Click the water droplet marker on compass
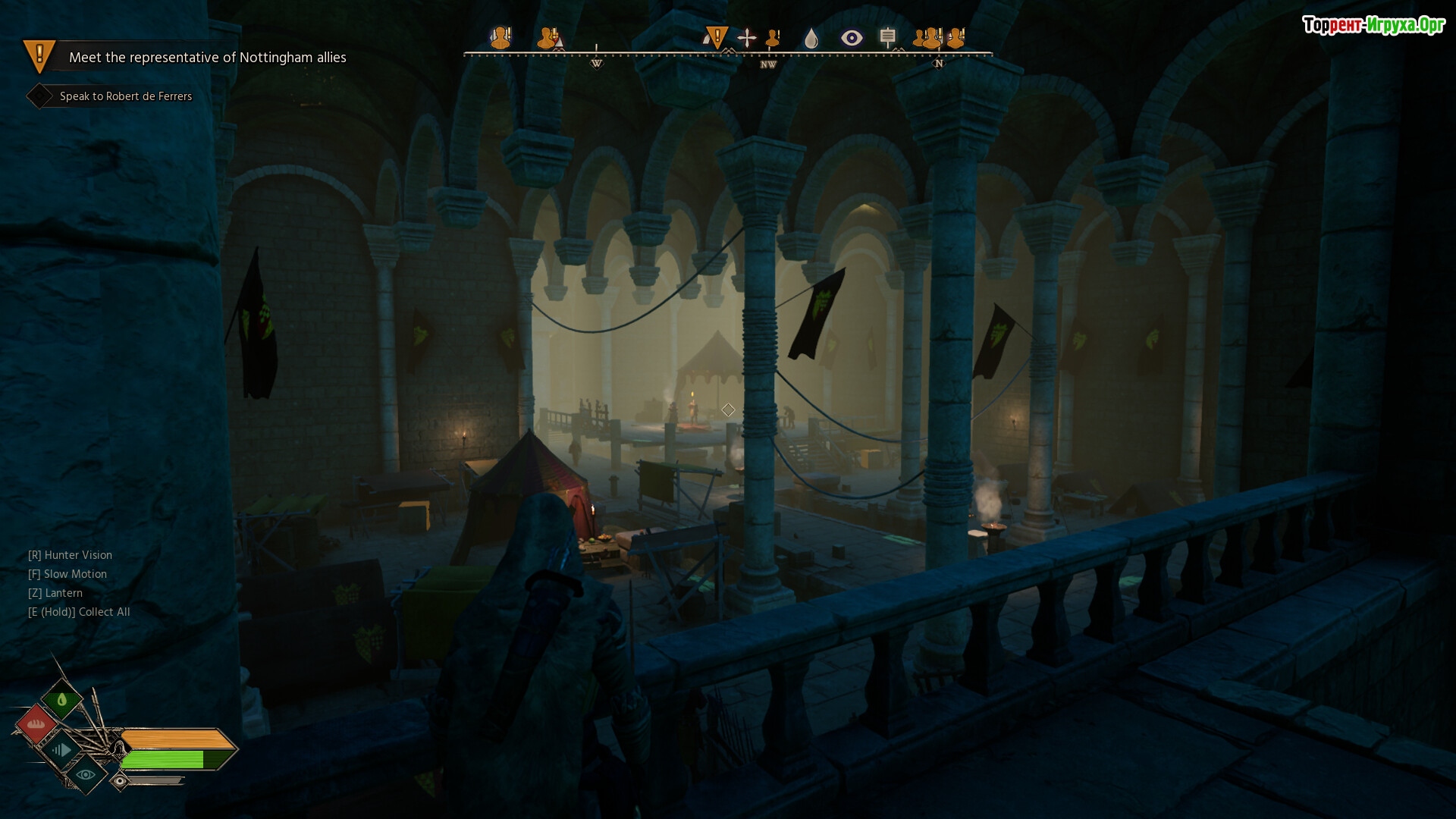The width and height of the screenshot is (1456, 819). (x=811, y=38)
